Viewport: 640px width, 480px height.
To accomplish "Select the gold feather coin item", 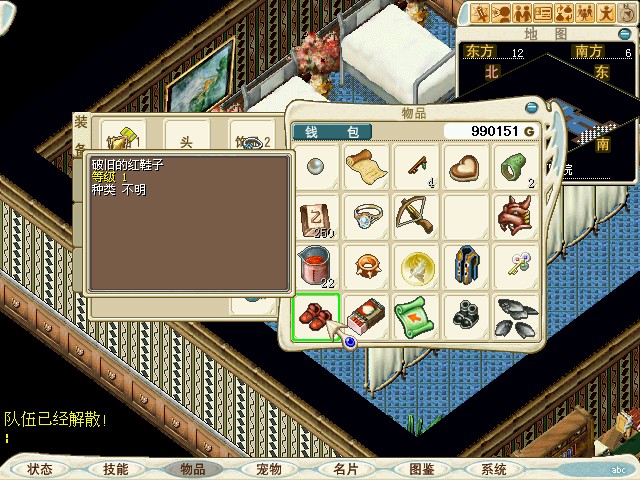I will (416, 266).
